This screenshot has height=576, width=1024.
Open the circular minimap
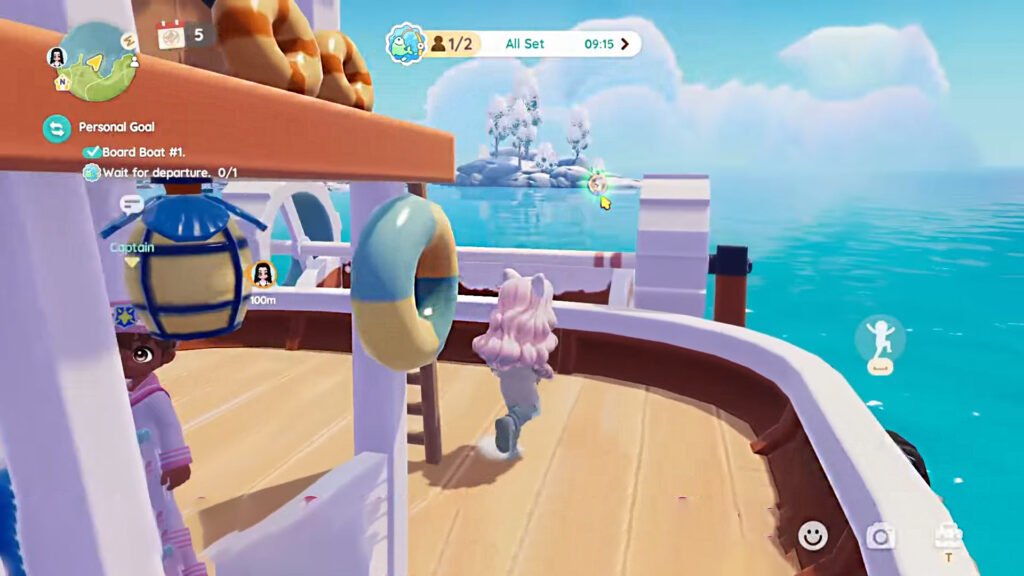[x=98, y=60]
